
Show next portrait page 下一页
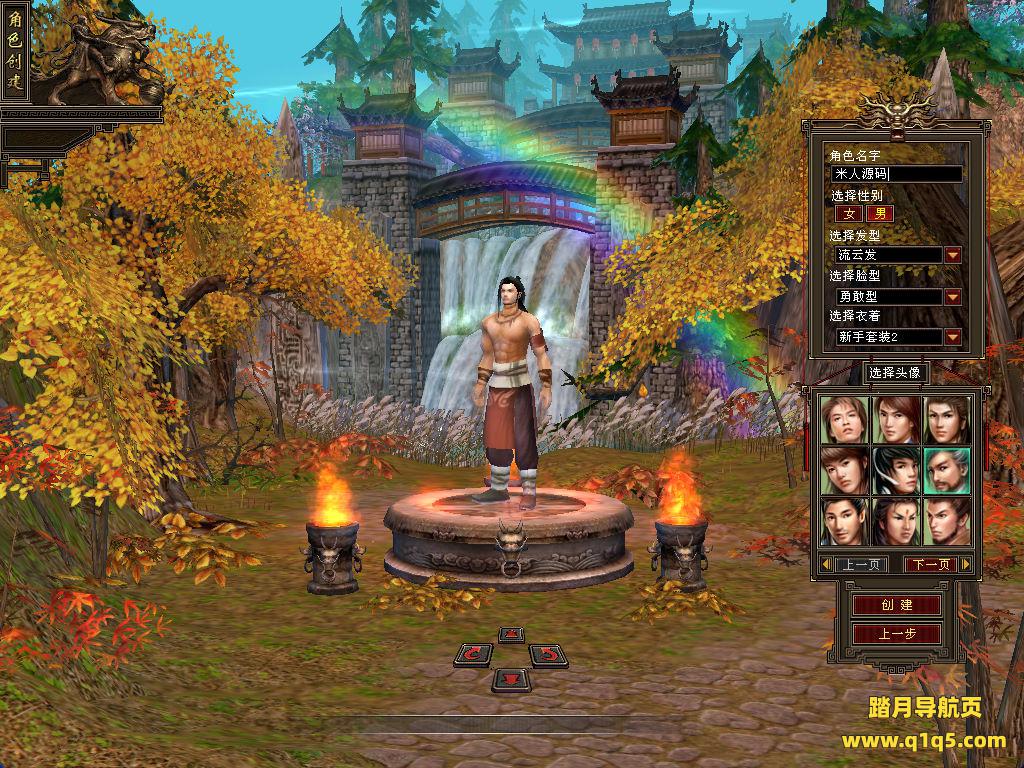(930, 564)
